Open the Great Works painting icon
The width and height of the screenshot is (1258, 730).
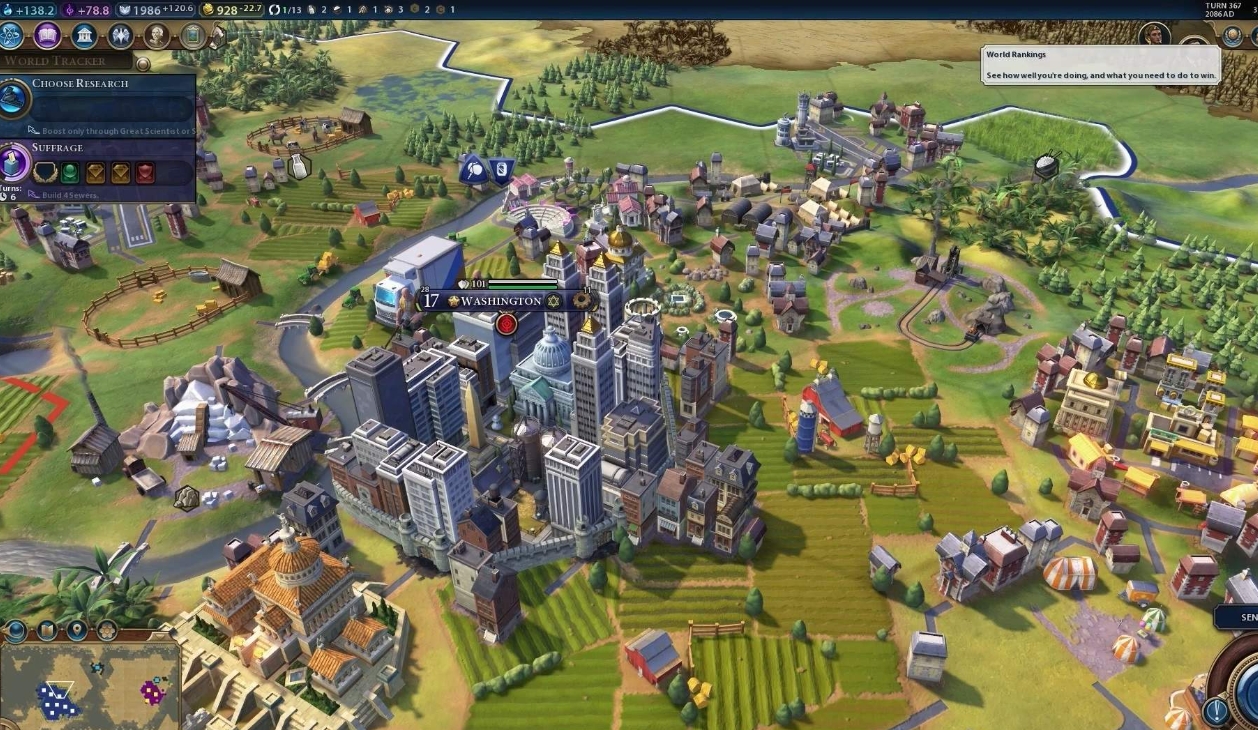click(192, 36)
